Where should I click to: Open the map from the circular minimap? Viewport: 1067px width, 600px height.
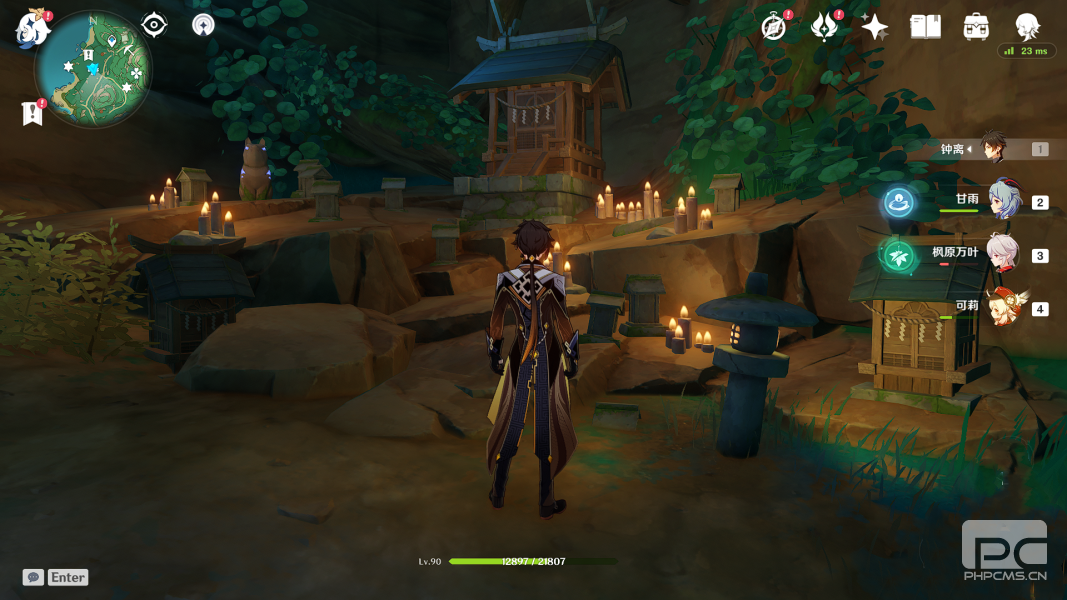pos(92,70)
